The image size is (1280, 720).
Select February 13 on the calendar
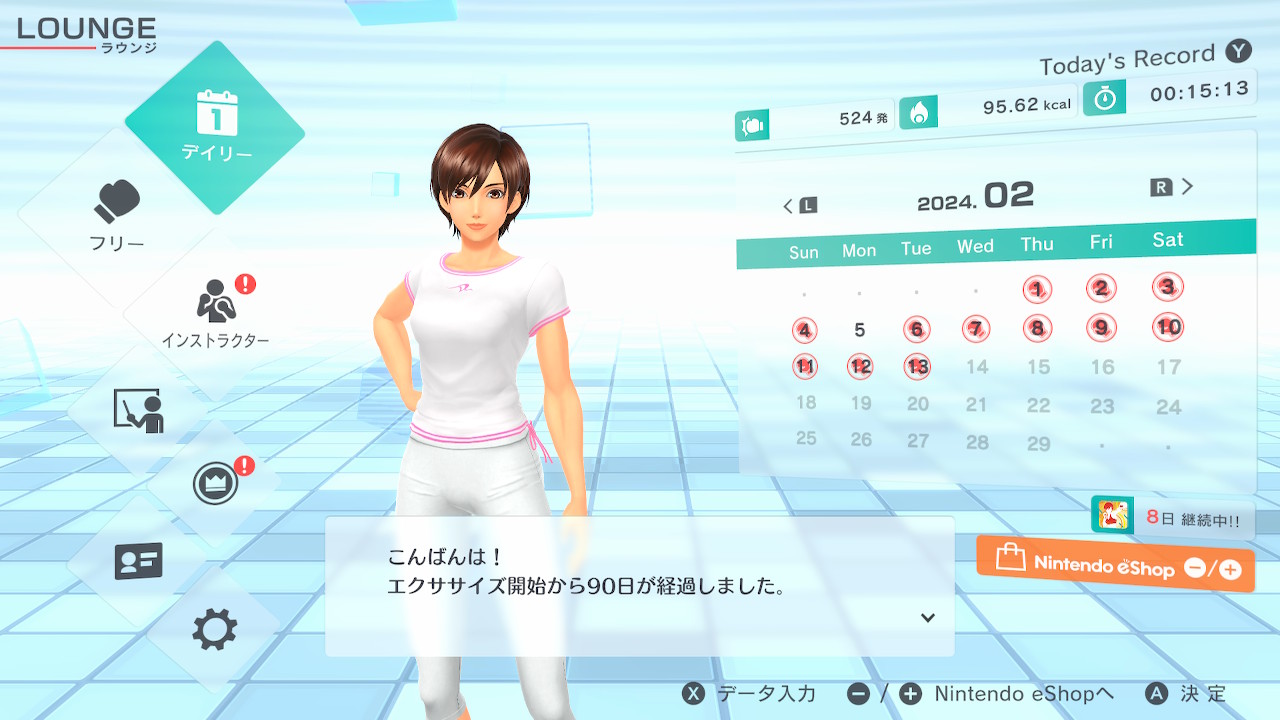[917, 366]
